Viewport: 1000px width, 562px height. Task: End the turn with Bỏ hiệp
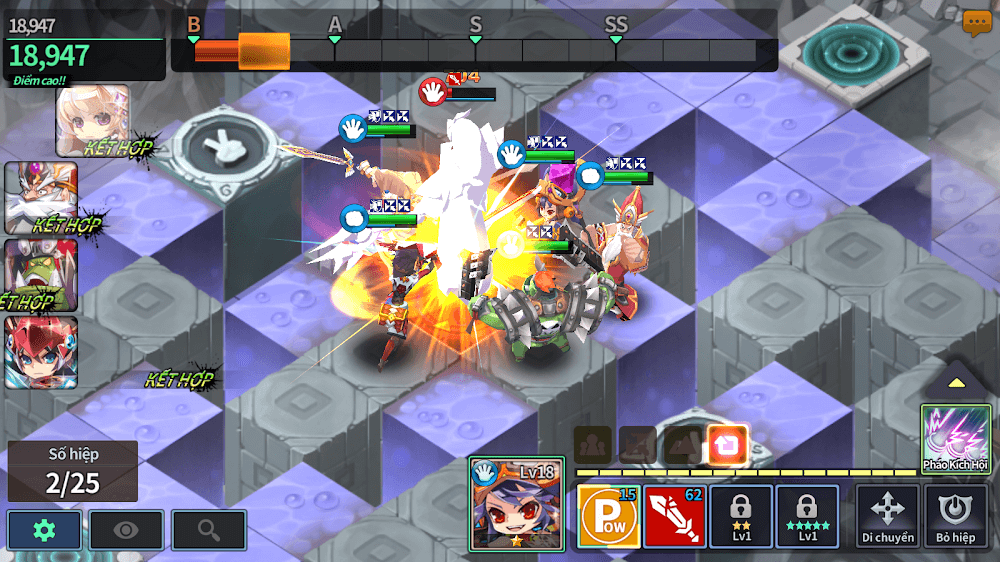coord(956,516)
